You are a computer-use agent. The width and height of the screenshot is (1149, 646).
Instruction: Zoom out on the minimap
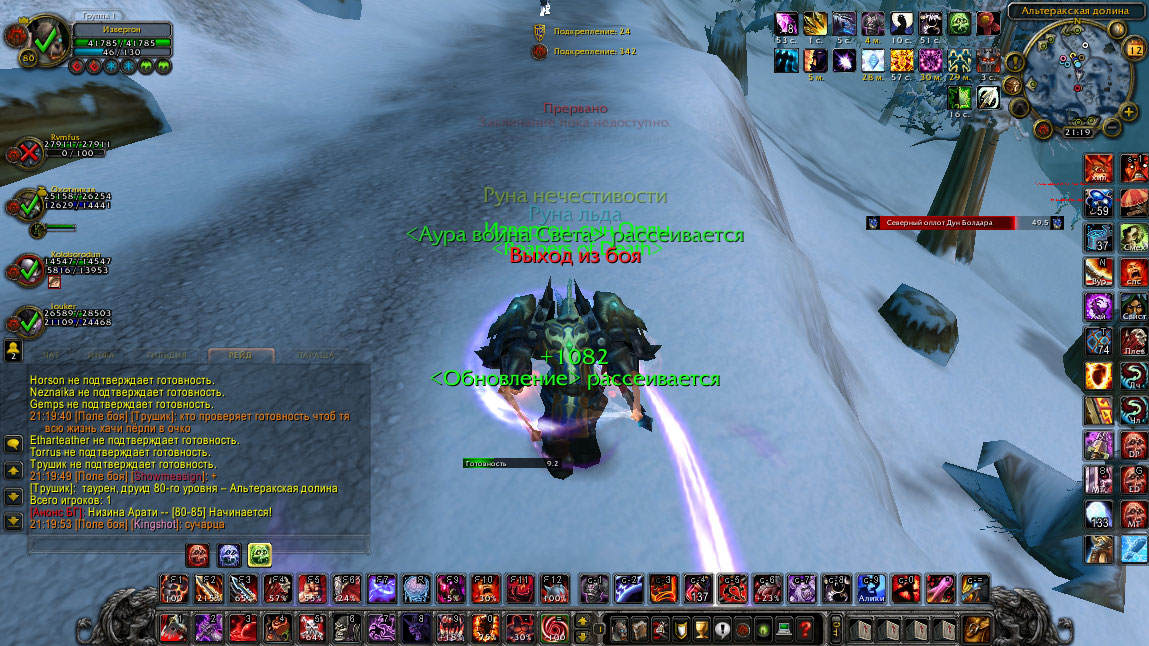1113,125
